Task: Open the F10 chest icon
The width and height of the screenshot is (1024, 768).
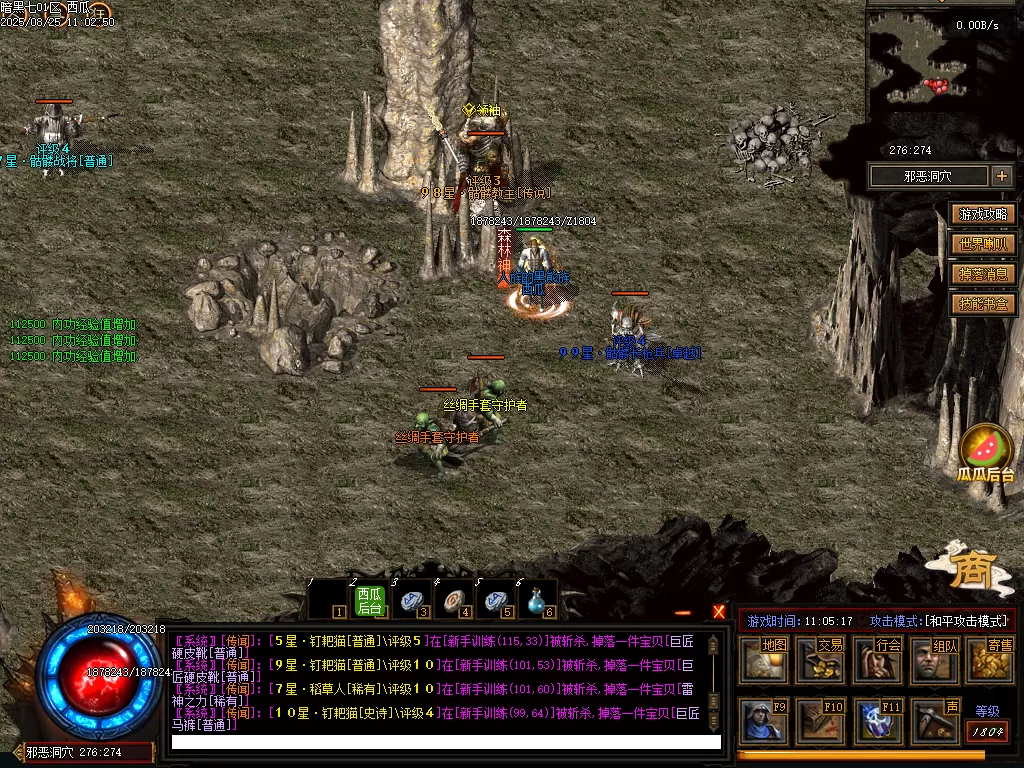Action: click(821, 721)
